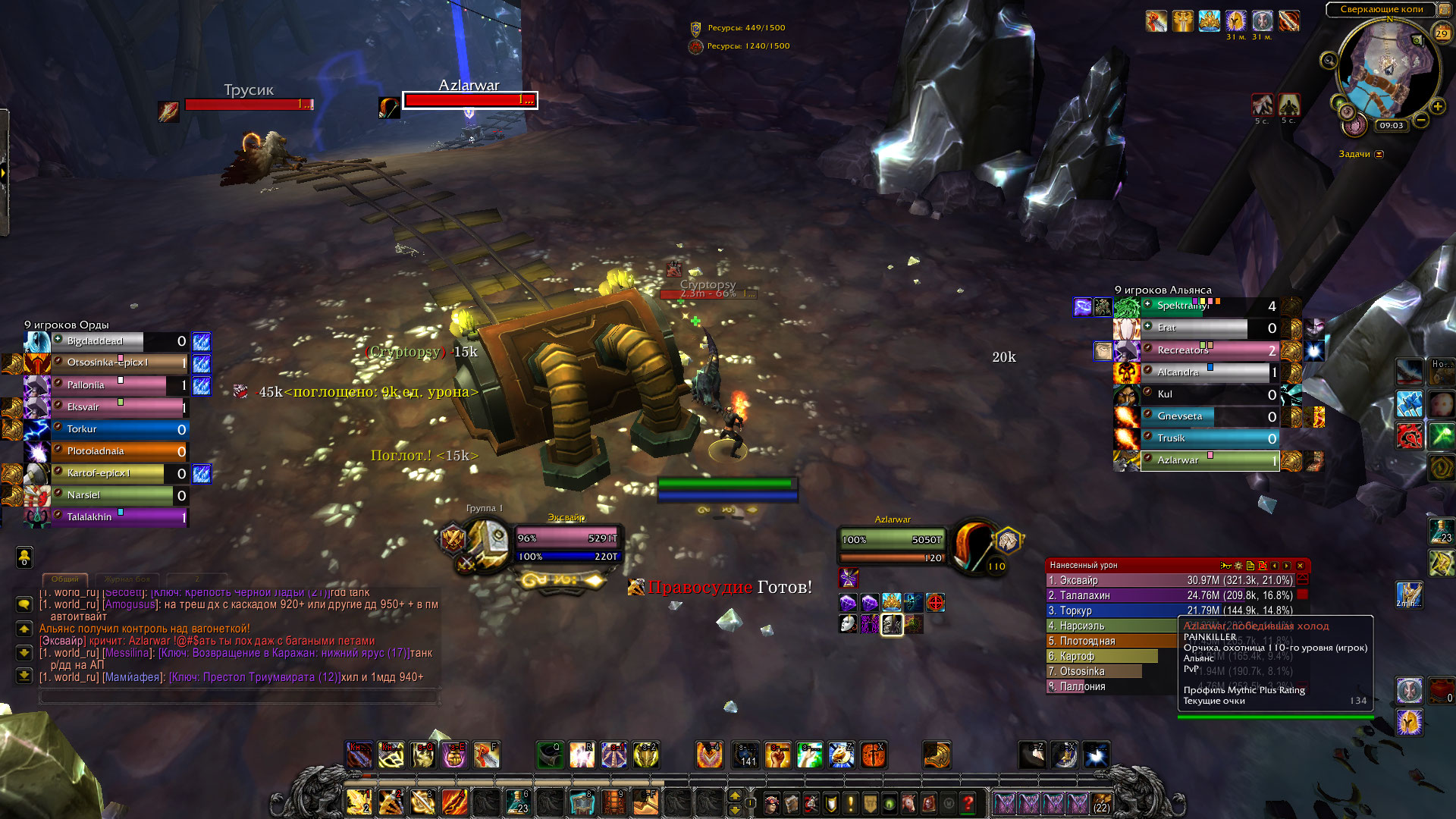The image size is (1456, 819).
Task: Open the Журнал боя combat log tab
Action: [x=127, y=579]
